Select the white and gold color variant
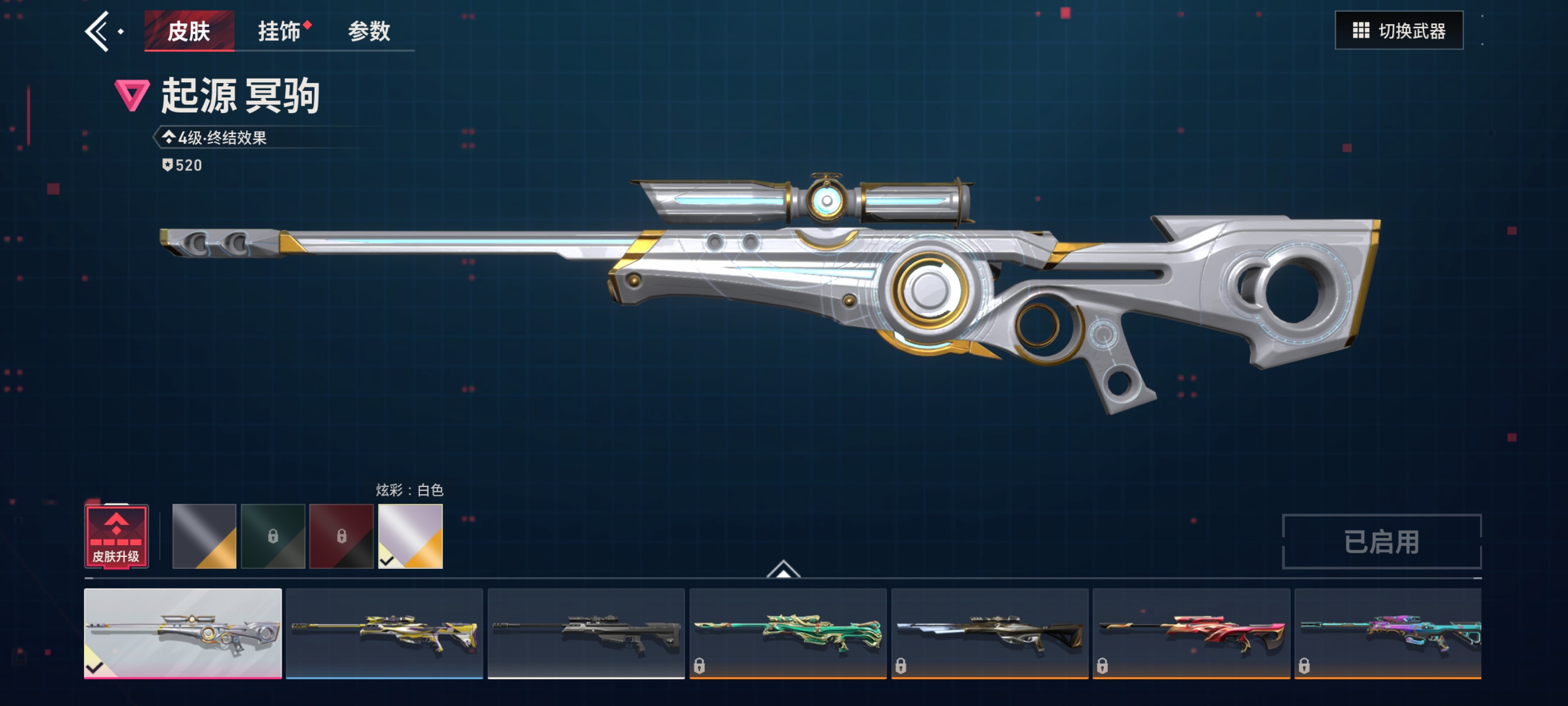The height and width of the screenshot is (706, 1568). (x=410, y=536)
